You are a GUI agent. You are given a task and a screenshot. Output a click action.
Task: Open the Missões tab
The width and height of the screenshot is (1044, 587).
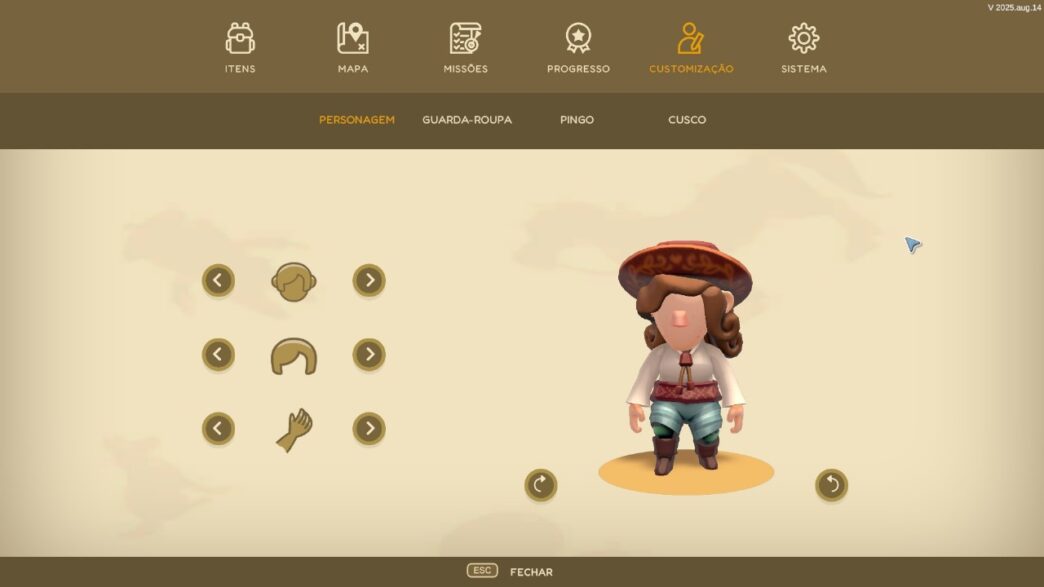(x=465, y=48)
